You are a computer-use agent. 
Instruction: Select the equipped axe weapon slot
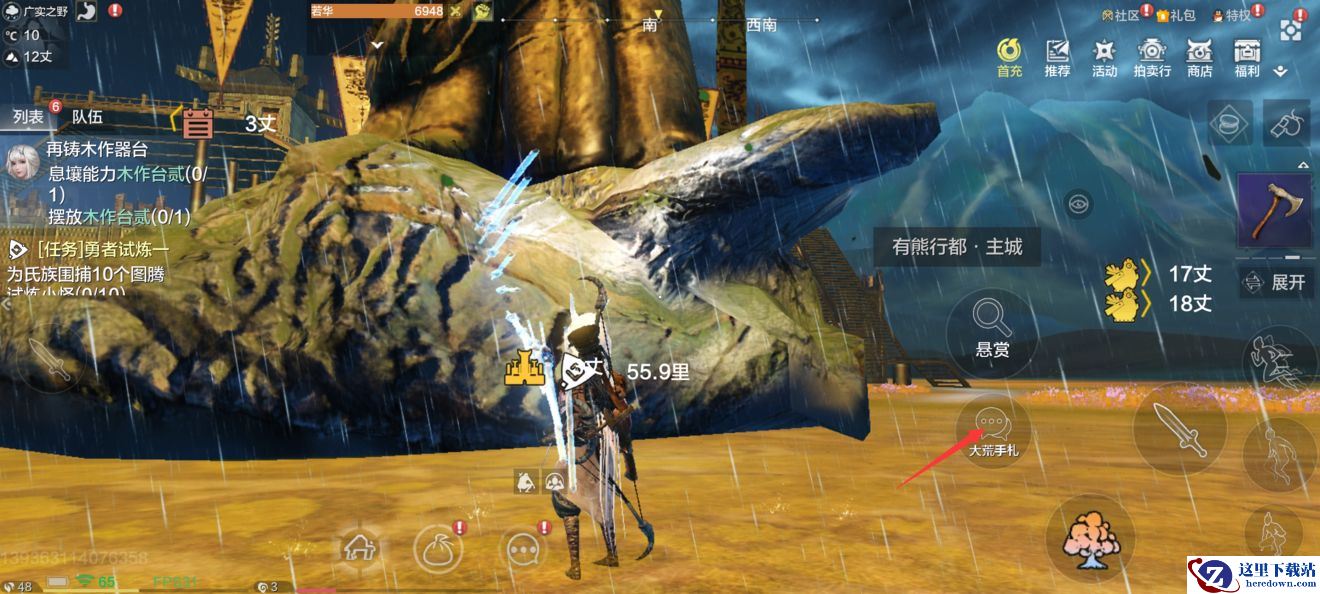click(1274, 209)
